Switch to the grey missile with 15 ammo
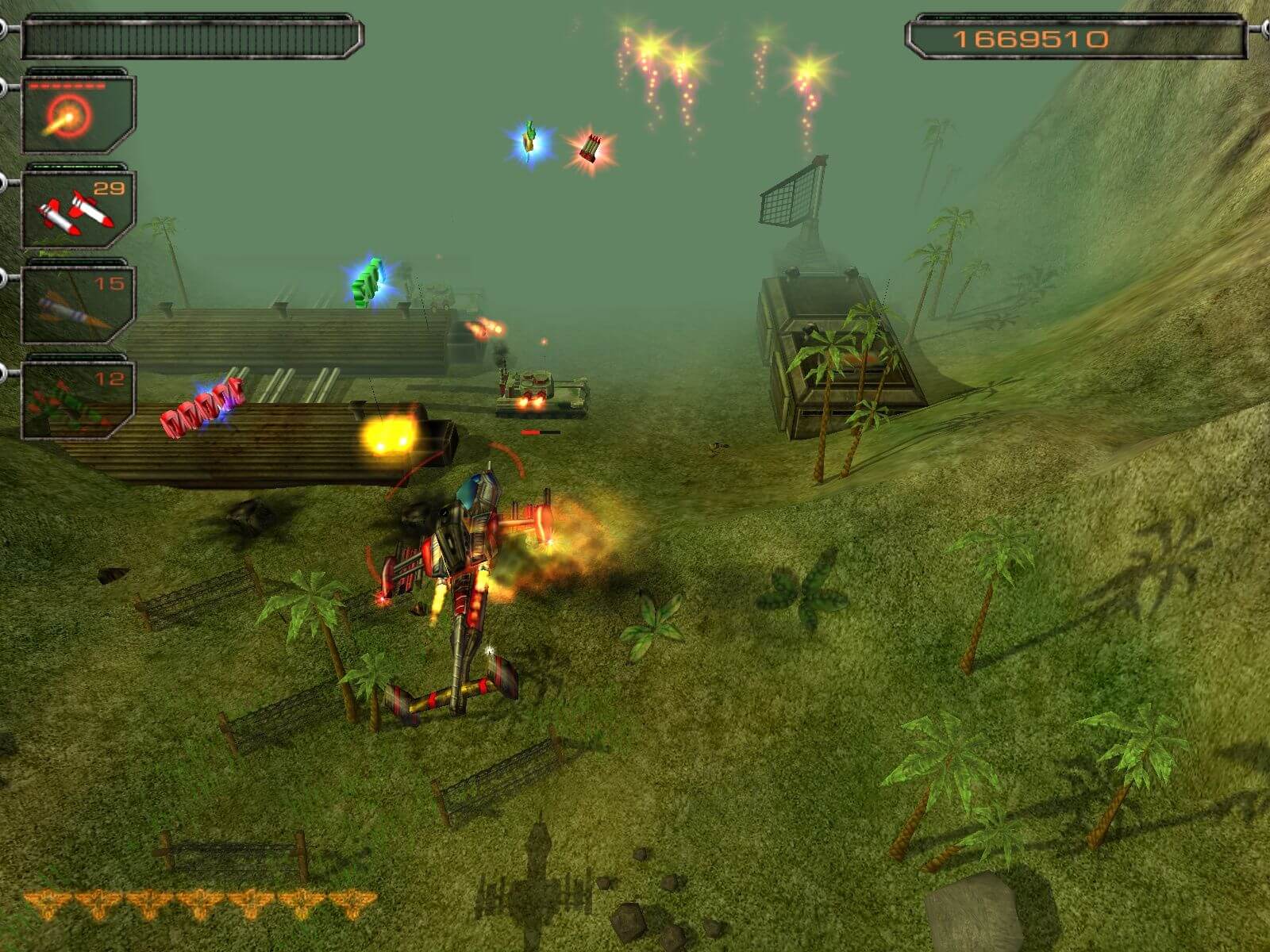 coord(77,305)
